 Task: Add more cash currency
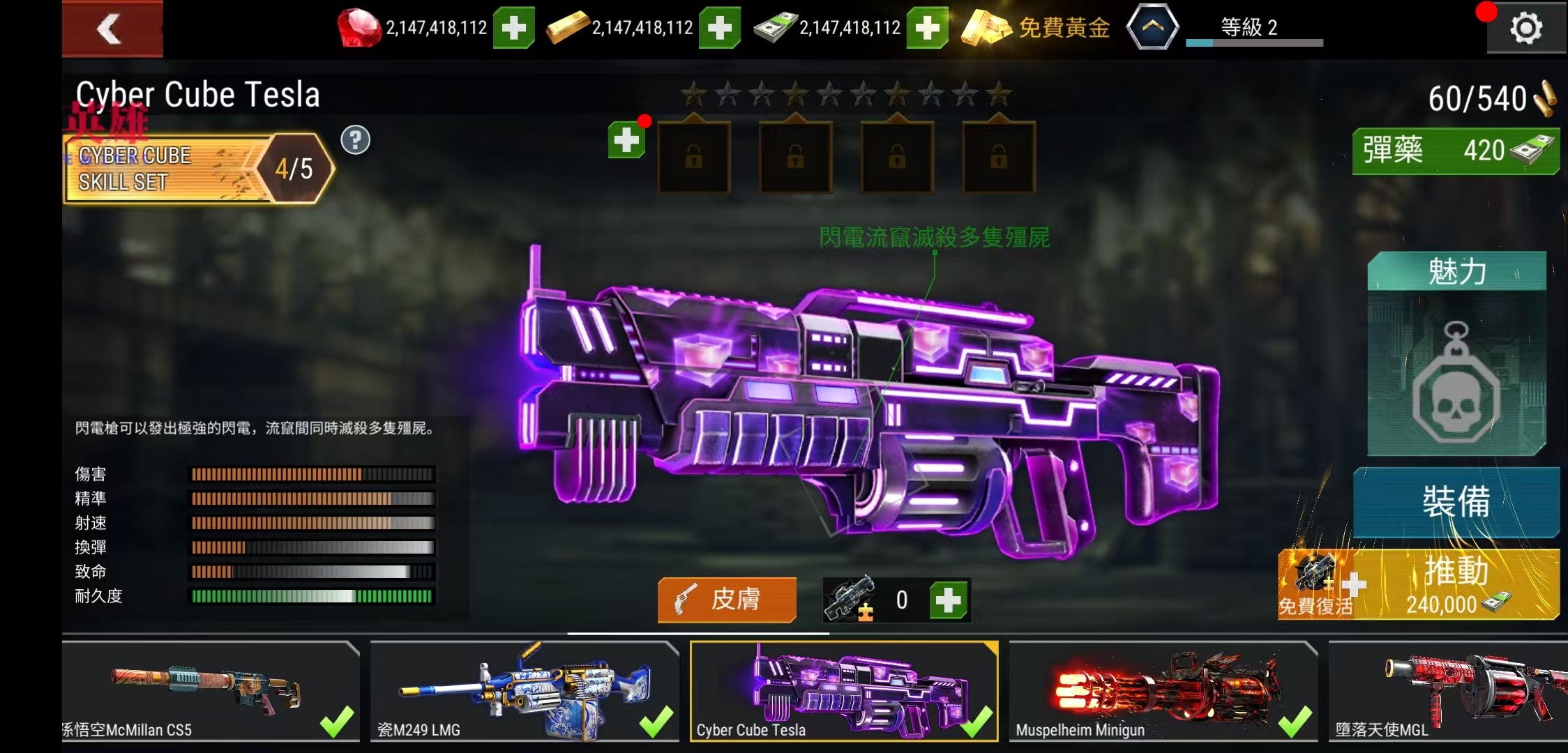[x=926, y=28]
